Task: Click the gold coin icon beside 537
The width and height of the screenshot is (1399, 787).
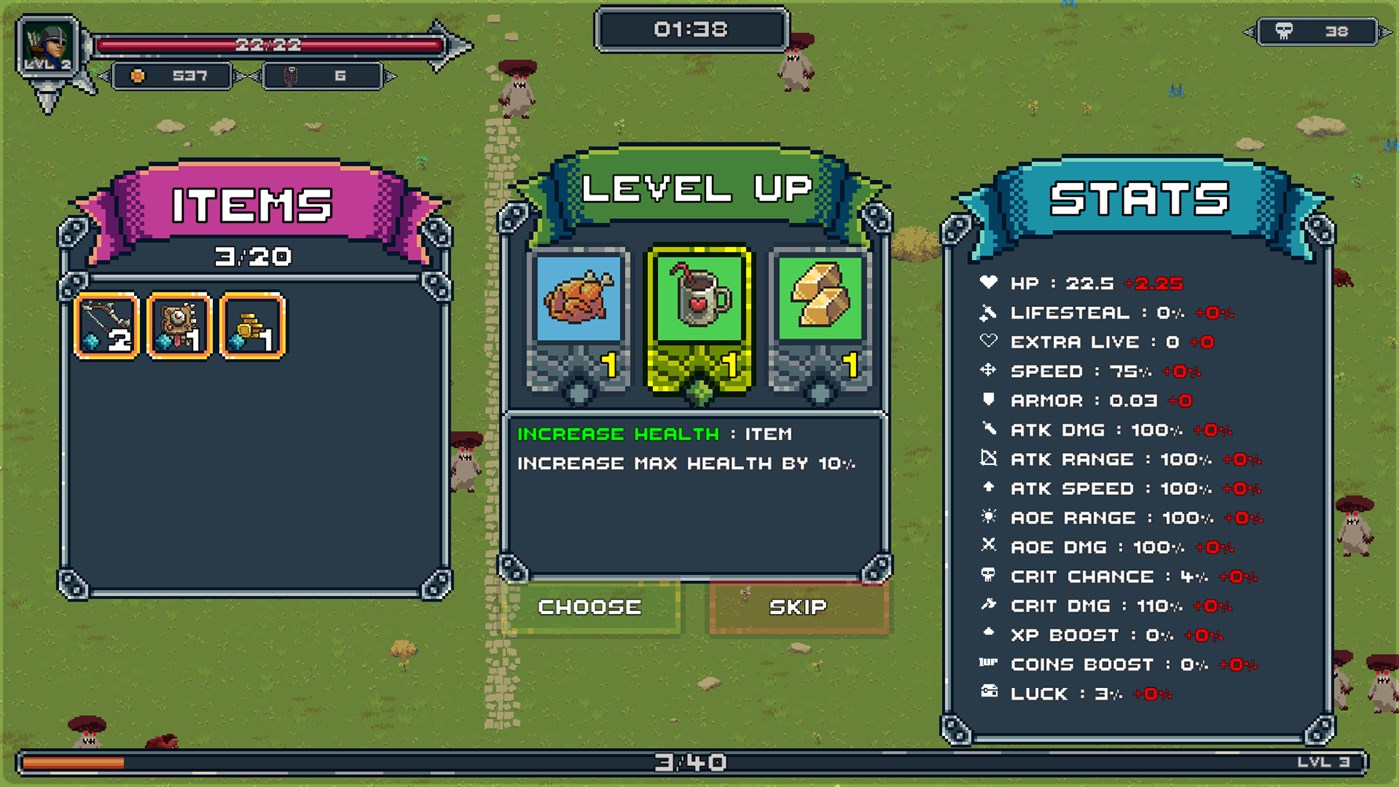Action: [x=139, y=76]
